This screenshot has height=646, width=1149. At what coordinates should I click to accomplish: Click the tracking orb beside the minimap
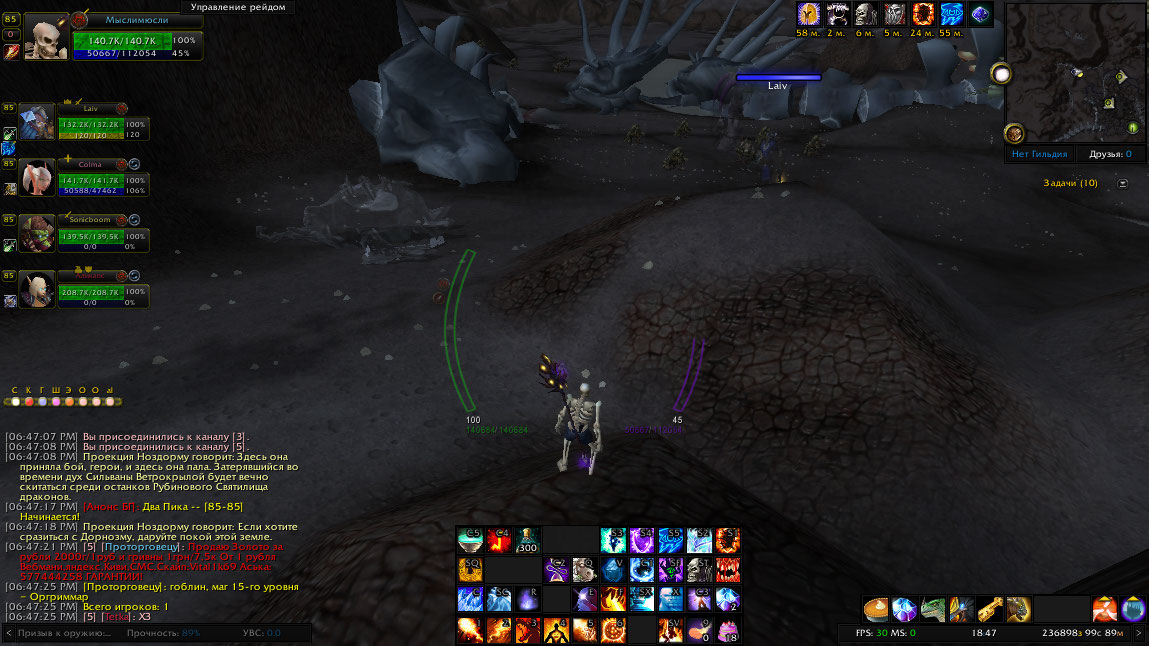point(1014,133)
